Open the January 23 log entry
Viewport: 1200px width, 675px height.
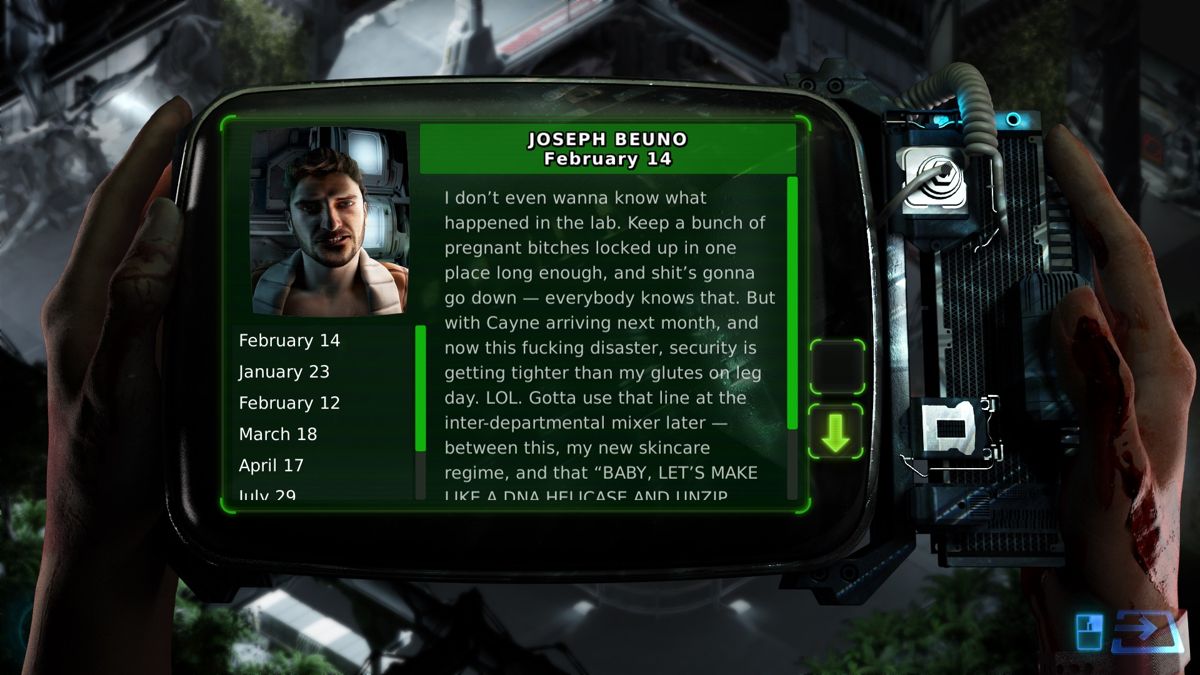point(284,372)
